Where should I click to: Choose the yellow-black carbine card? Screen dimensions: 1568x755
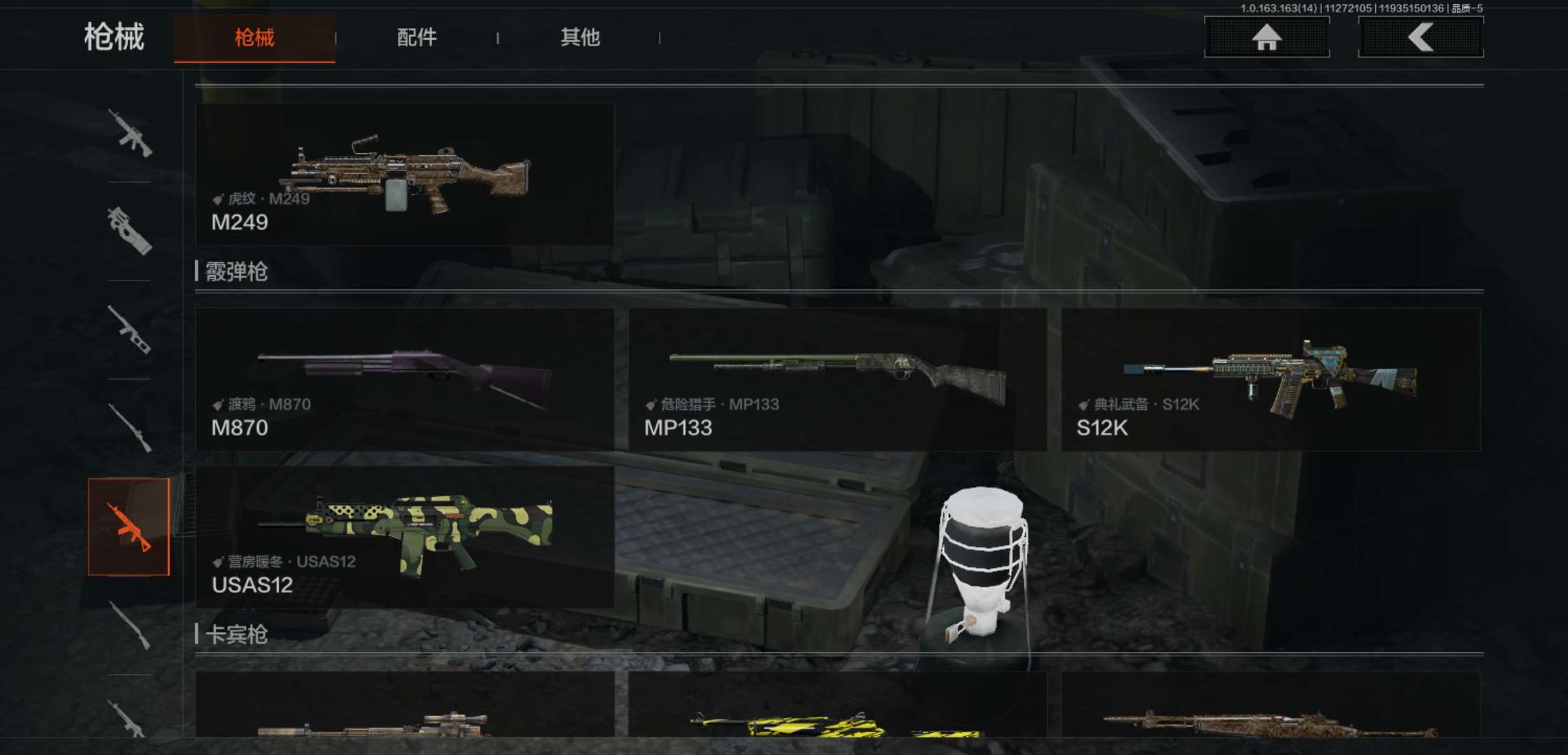(837, 706)
